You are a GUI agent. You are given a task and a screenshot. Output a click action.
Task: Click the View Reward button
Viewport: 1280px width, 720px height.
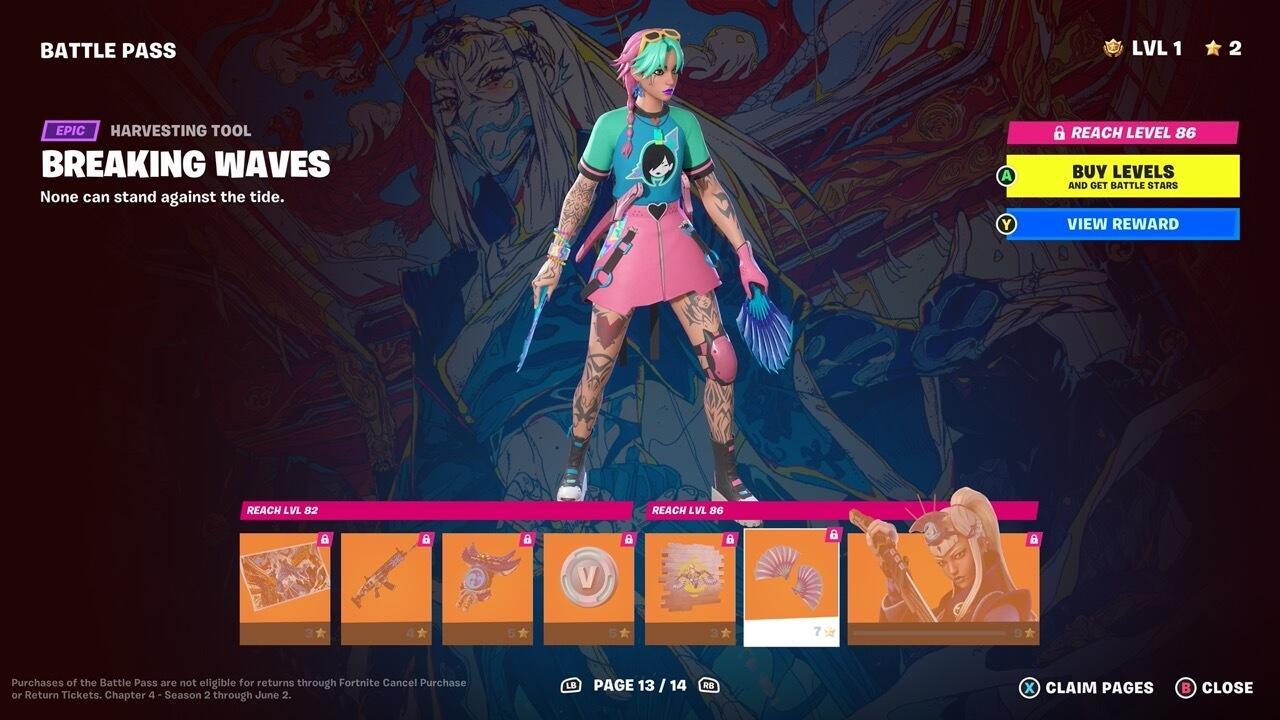point(1125,224)
